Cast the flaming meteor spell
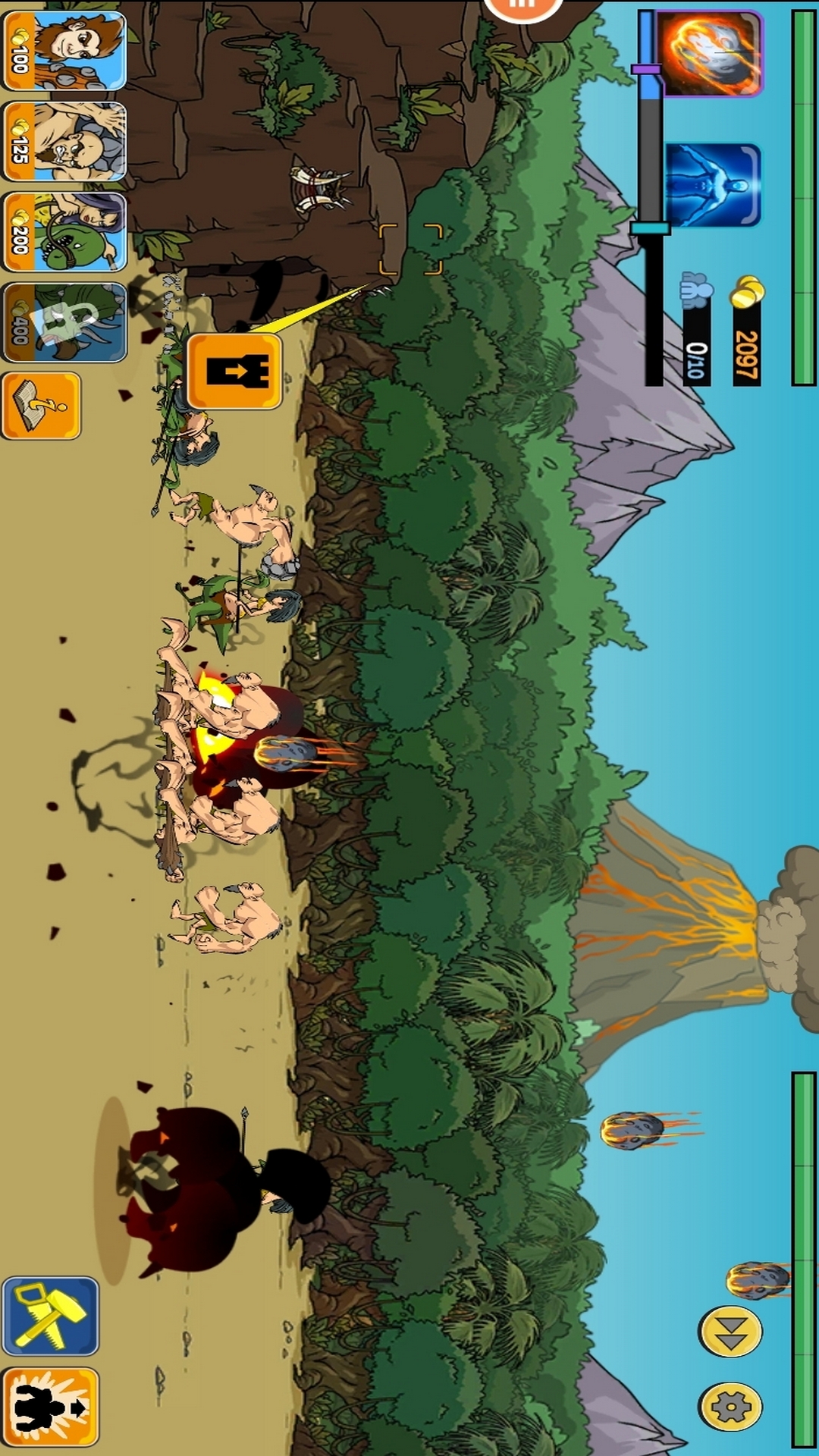Screen dimensions: 819x1456 pos(710,53)
